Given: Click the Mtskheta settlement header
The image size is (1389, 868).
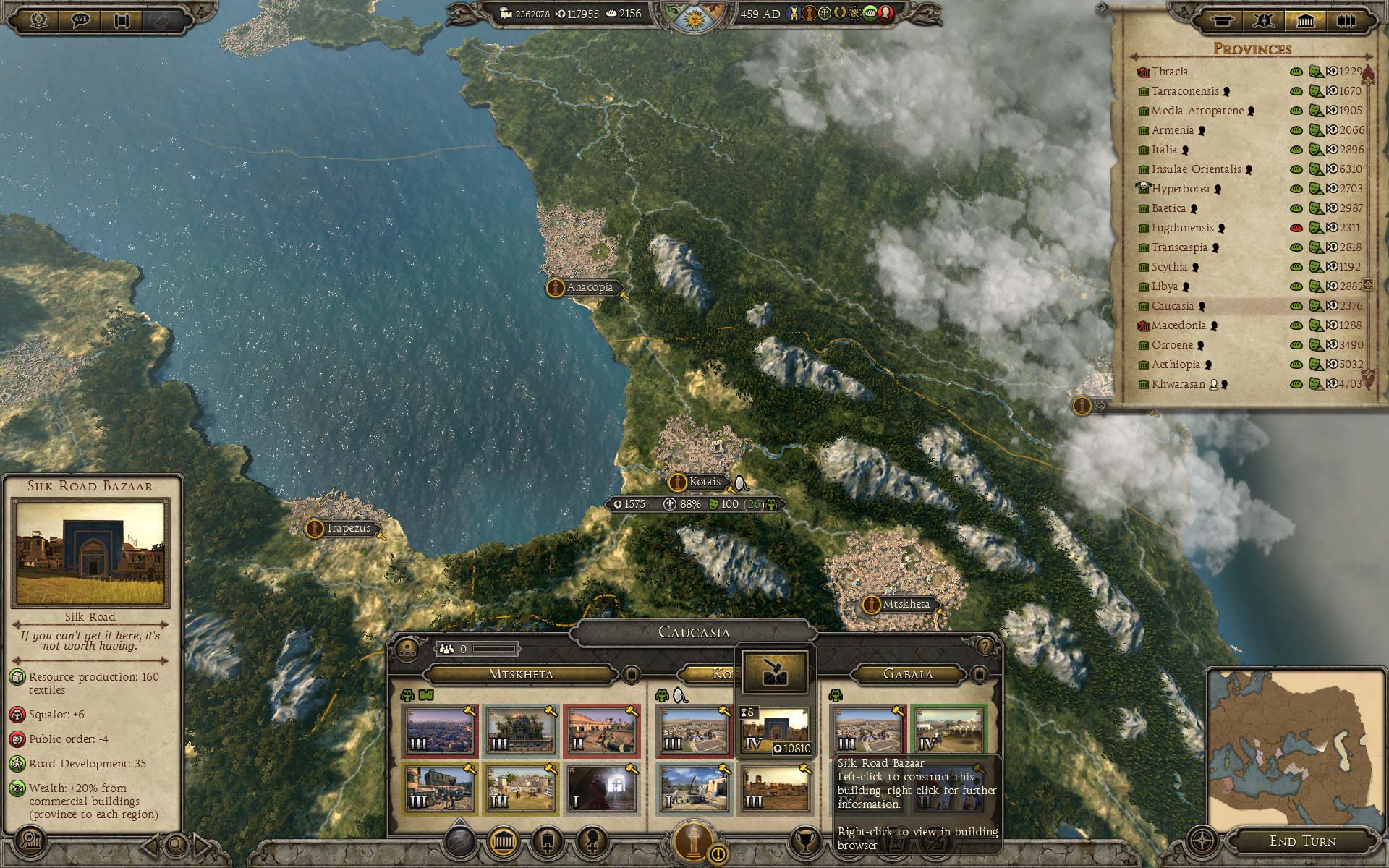Looking at the screenshot, I should [520, 674].
